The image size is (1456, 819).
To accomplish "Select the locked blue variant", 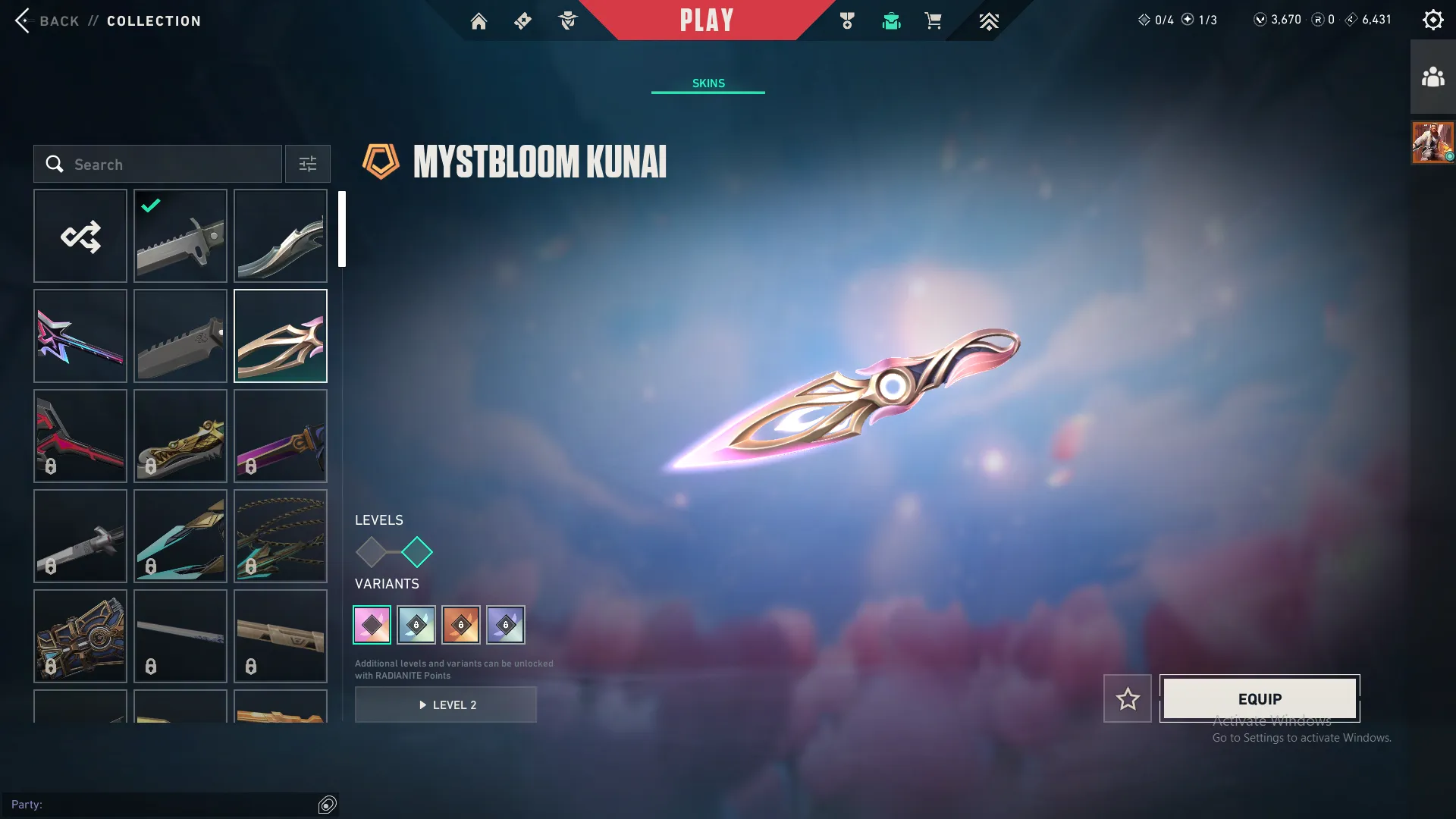I will coord(416,624).
